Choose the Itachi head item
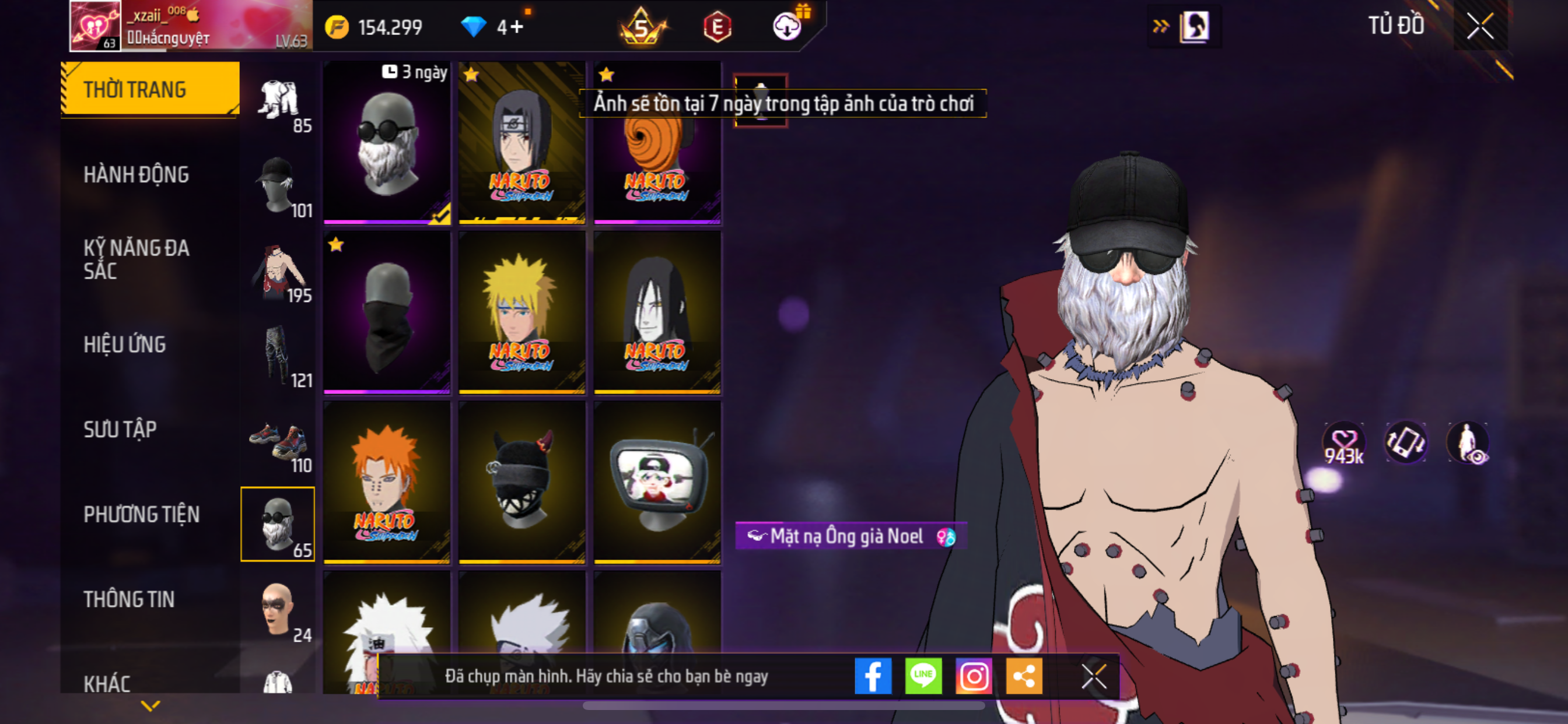 (521, 143)
